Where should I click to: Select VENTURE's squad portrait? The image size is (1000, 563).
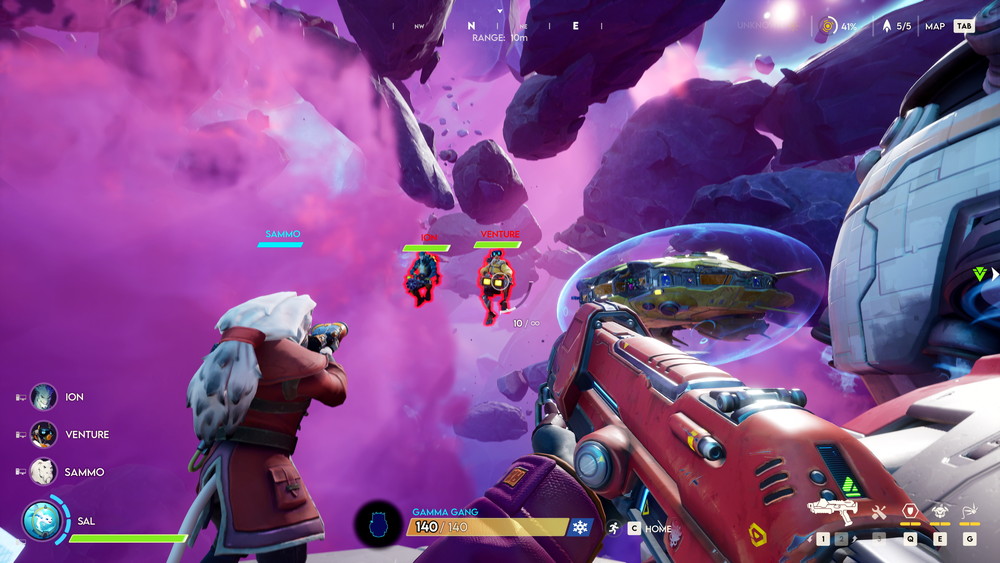pyautogui.click(x=43, y=434)
